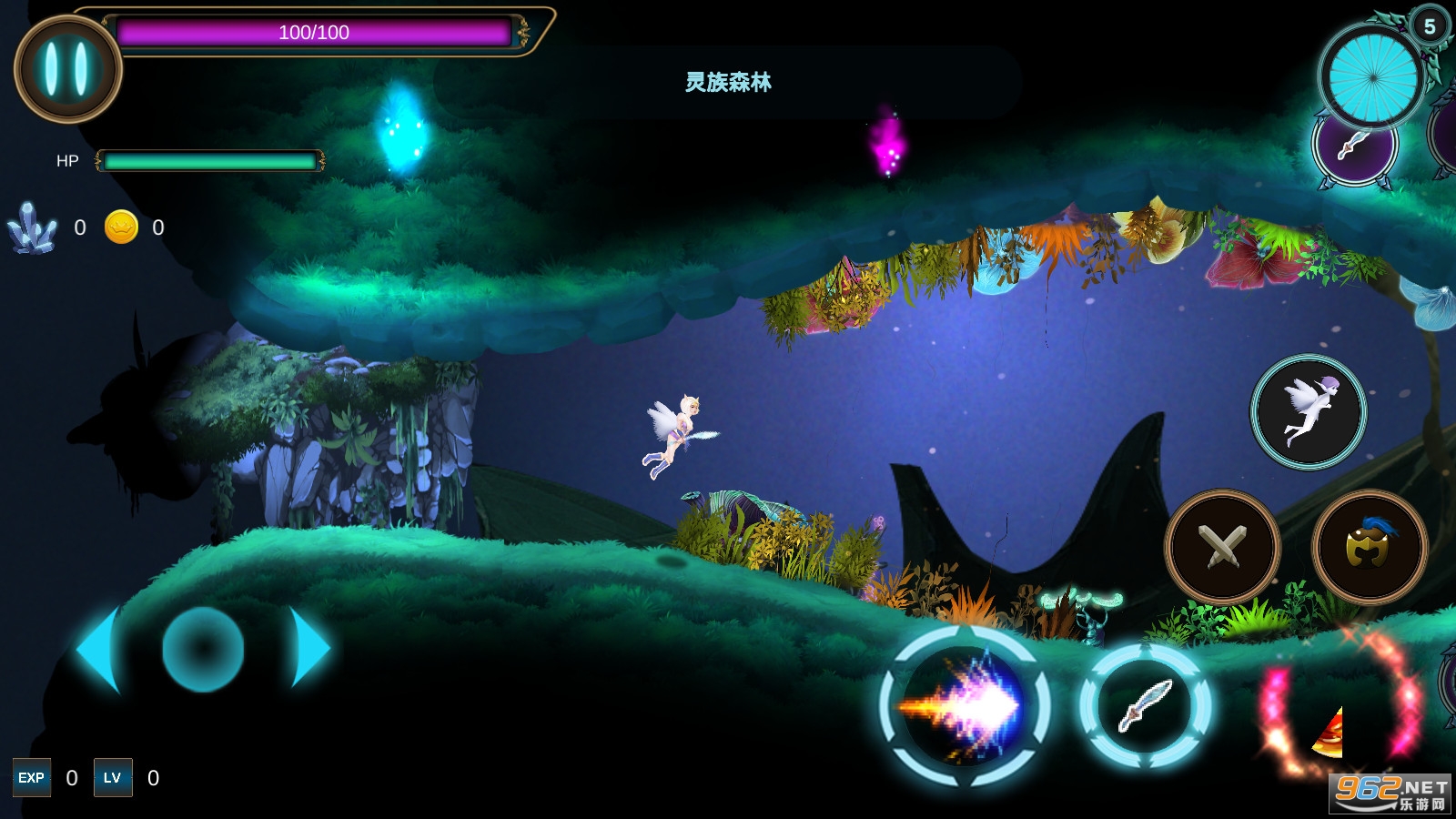The image size is (1456, 819).
Task: Open the golden helmet button
Action: pos(1369,547)
